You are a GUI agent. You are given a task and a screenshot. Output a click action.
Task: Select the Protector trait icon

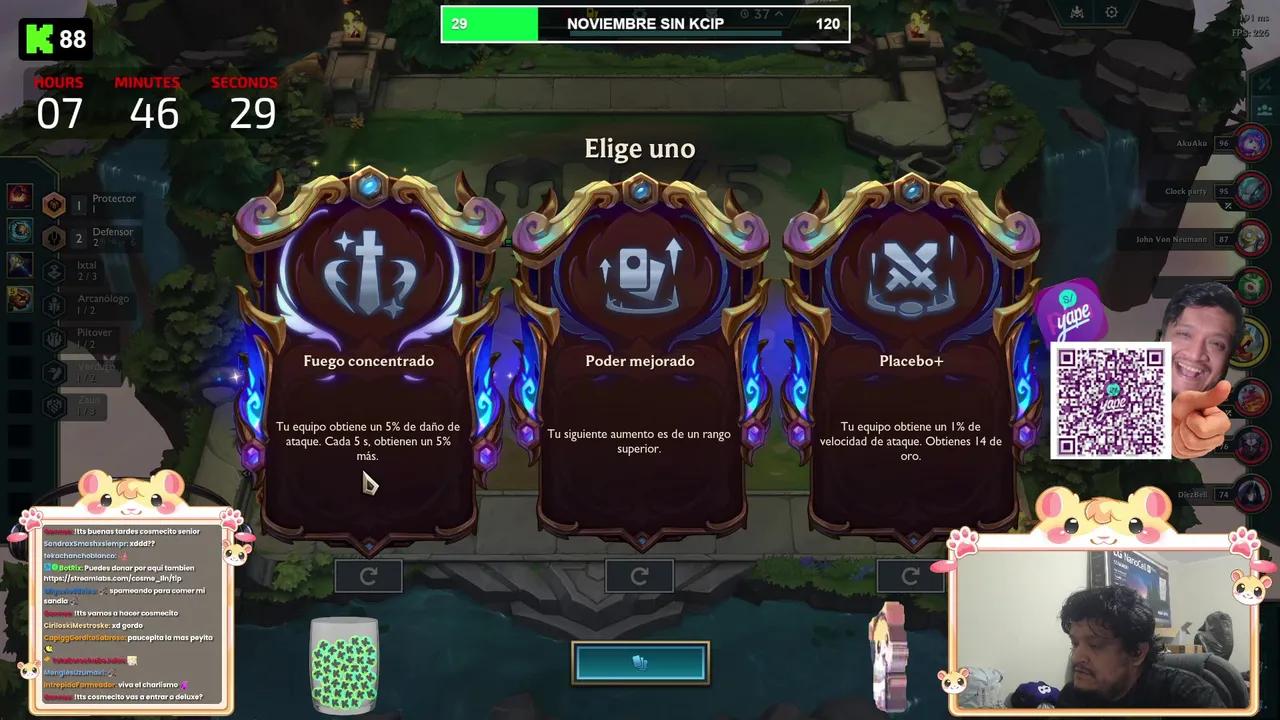pyautogui.click(x=53, y=203)
